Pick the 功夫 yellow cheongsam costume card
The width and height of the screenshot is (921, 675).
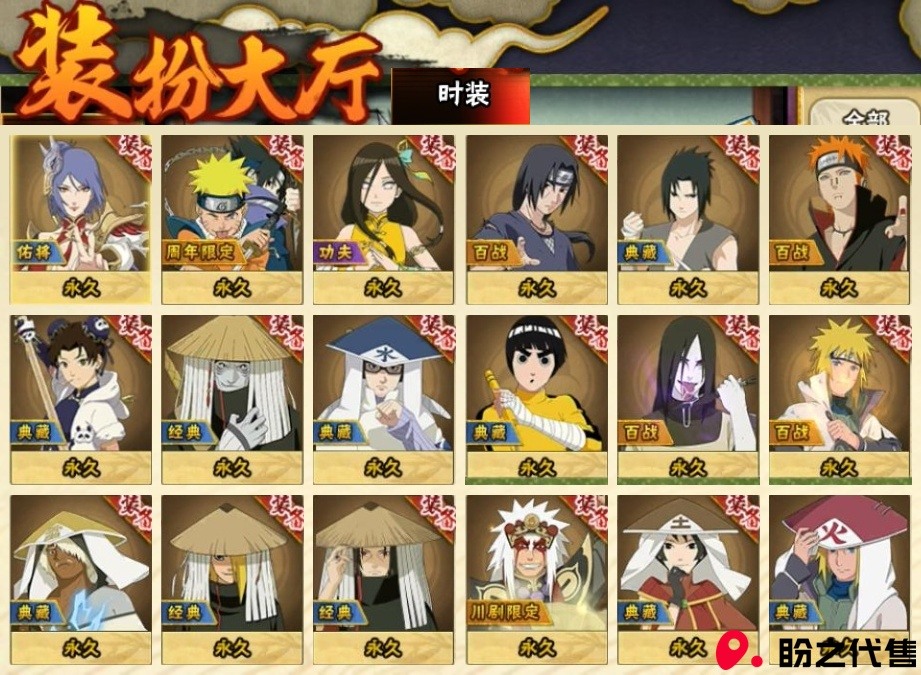[383, 217]
